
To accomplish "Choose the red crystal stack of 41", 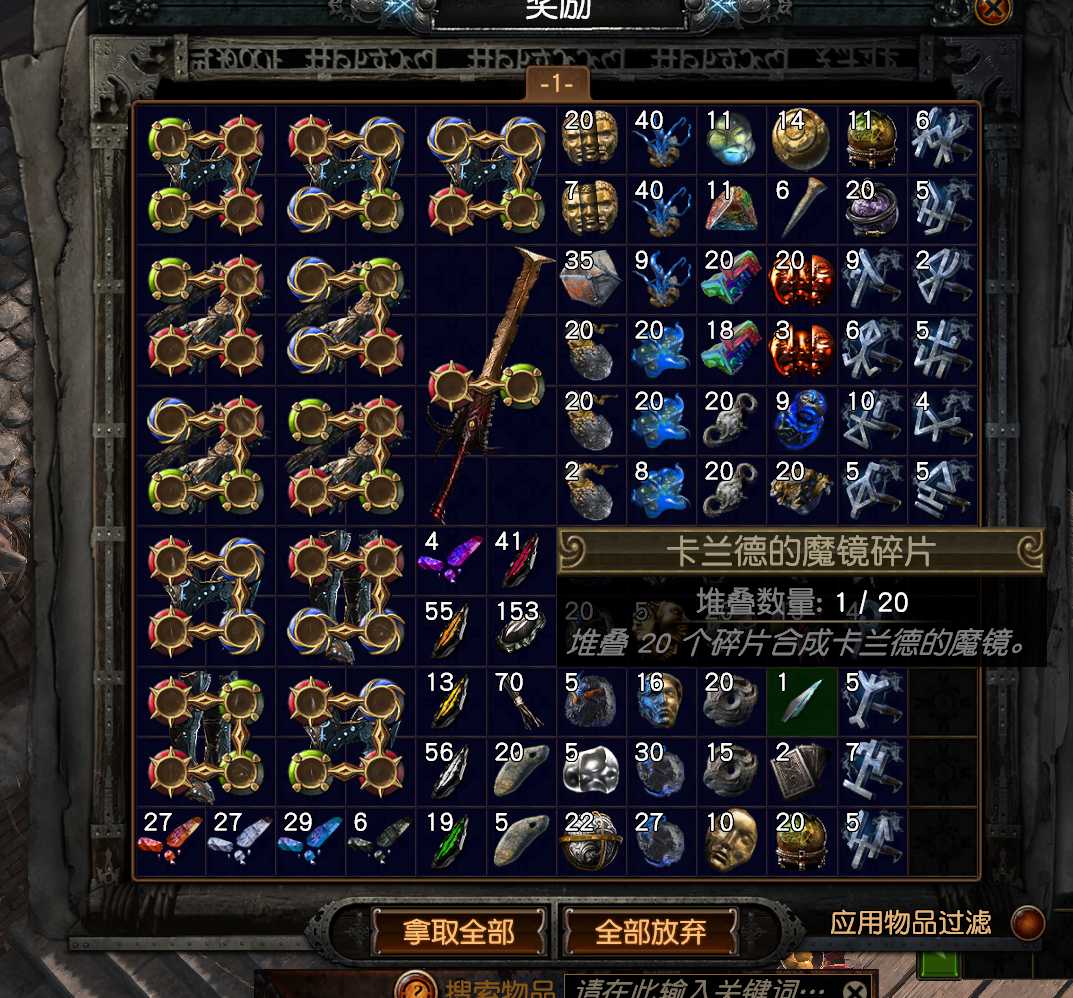I will [x=521, y=561].
